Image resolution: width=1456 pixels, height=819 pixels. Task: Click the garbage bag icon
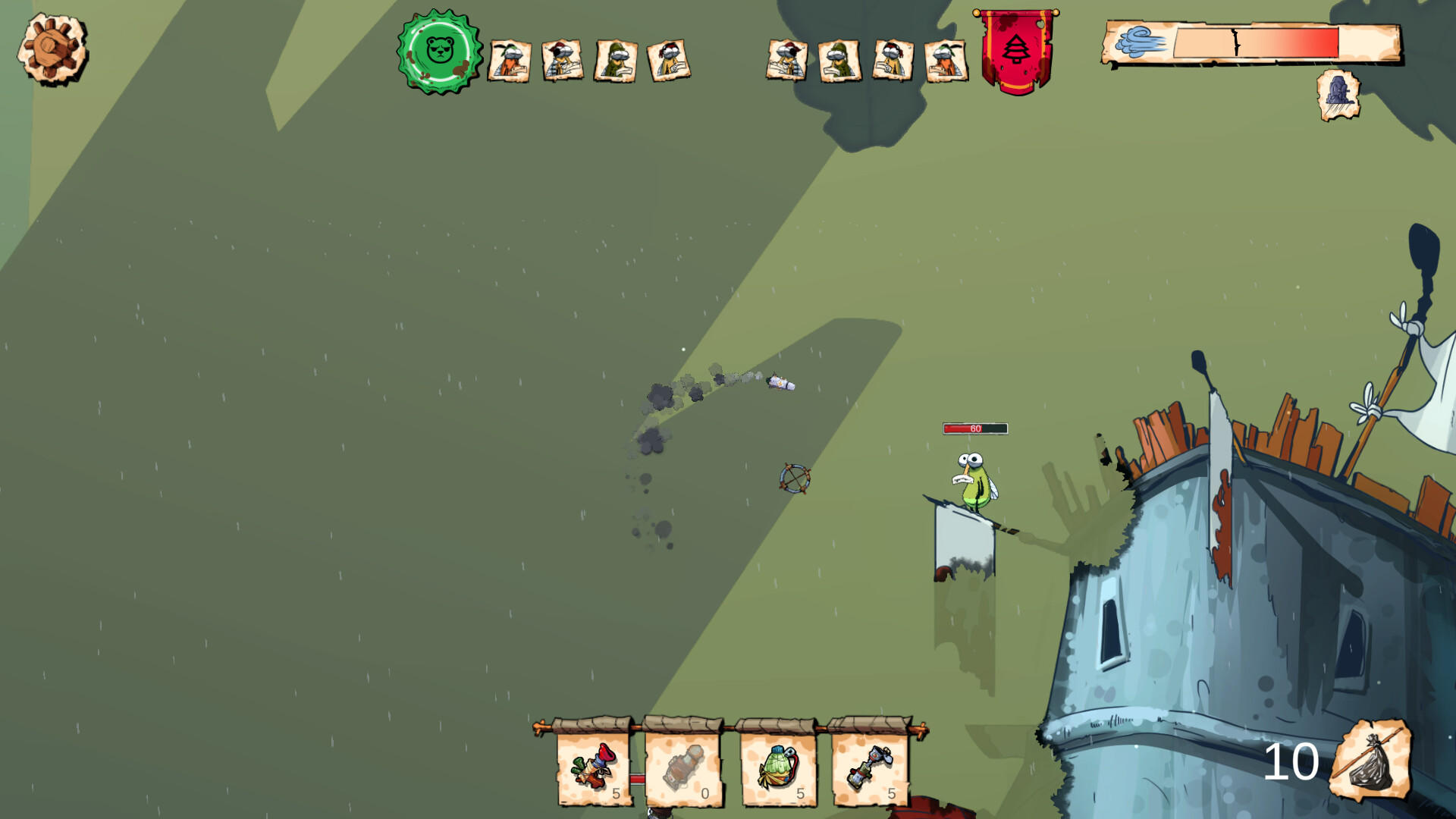[1370, 760]
